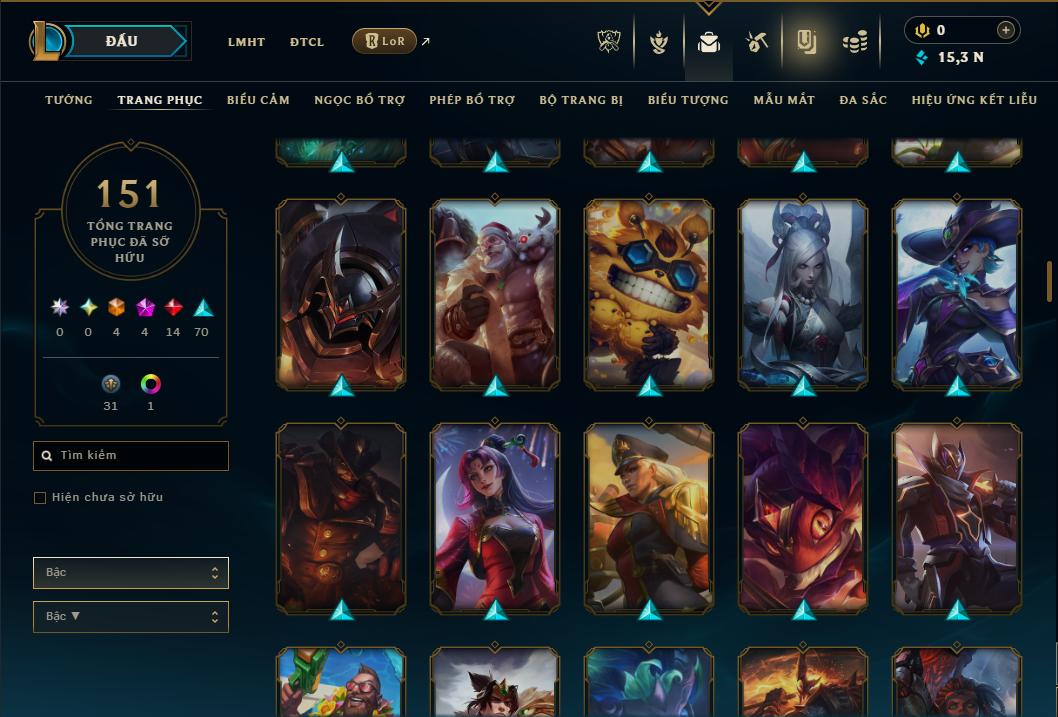Click the ĐẤU play button
The height and width of the screenshot is (717, 1058).
(x=122, y=41)
